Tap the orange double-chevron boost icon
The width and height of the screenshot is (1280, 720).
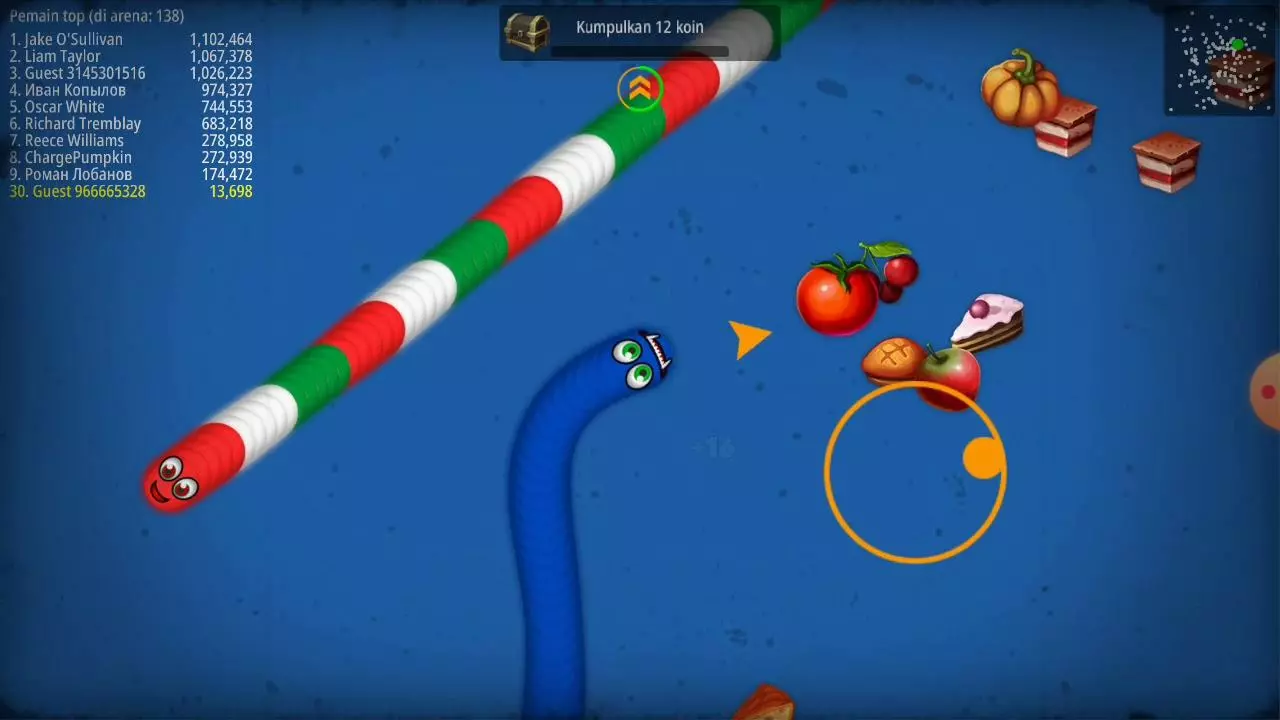pyautogui.click(x=639, y=89)
